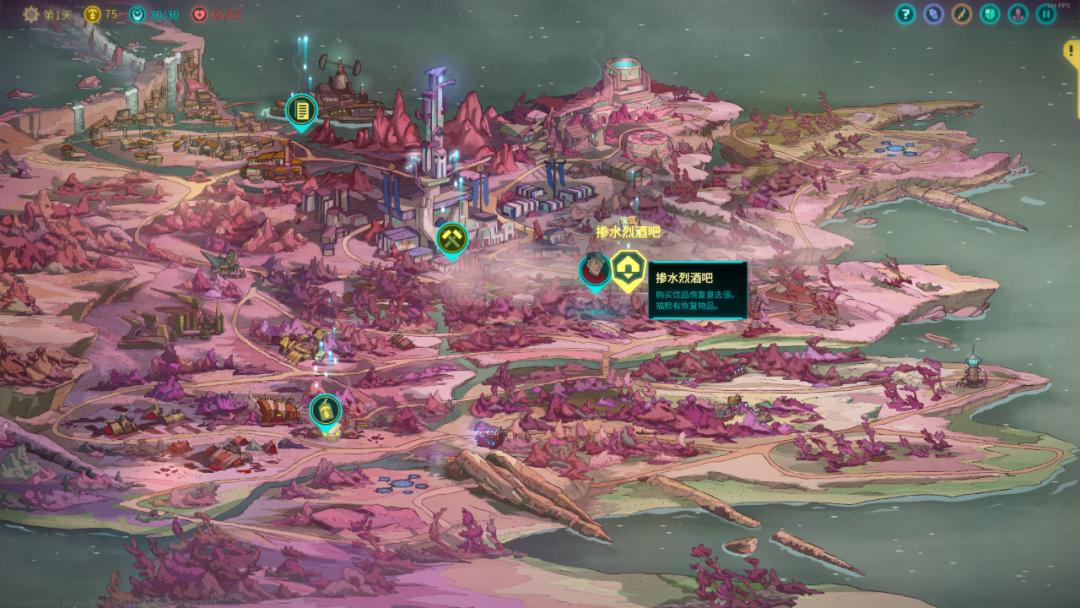This screenshot has height=608, width=1080.
Task: Select the crossed hammers map marker
Action: coord(452,238)
